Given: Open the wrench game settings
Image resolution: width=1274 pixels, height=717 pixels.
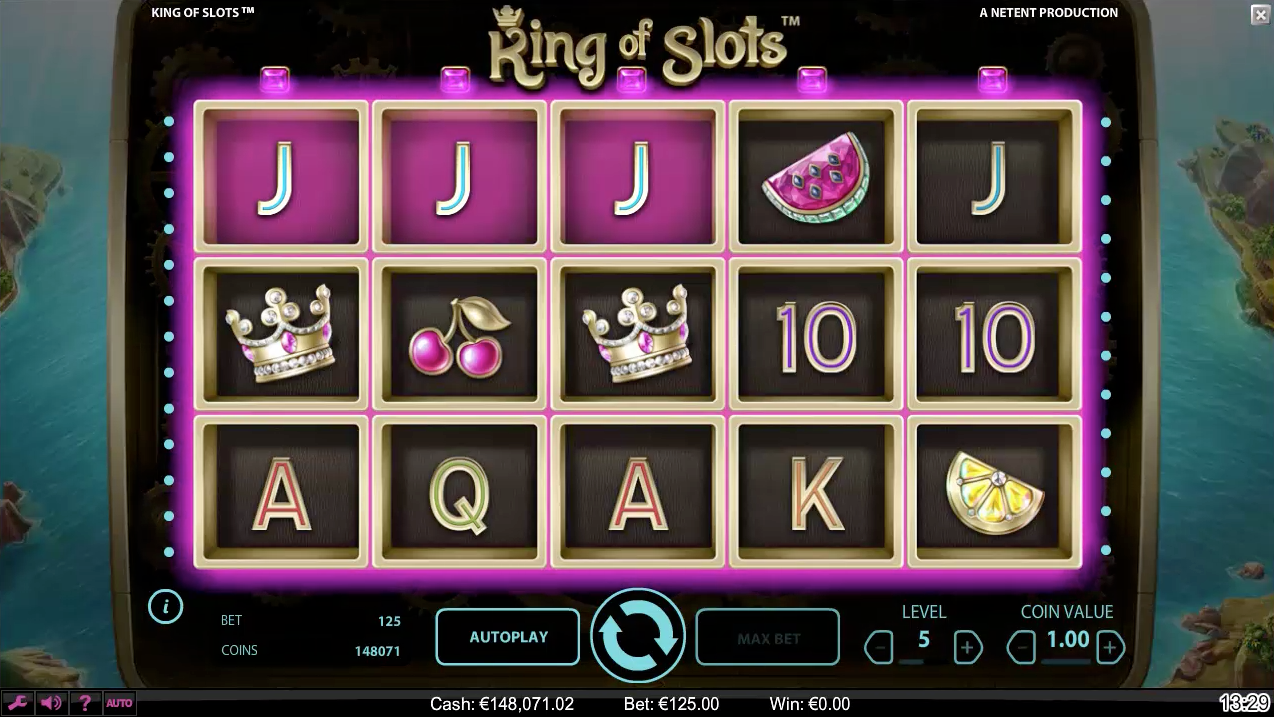Looking at the screenshot, I should coord(18,703).
